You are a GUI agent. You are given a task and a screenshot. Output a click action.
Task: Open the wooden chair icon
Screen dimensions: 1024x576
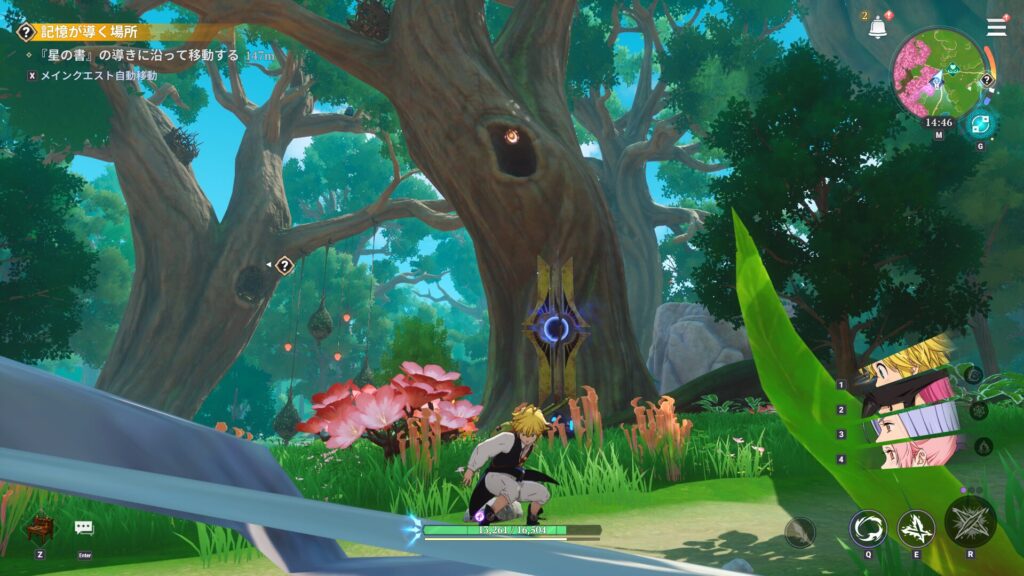point(39,526)
